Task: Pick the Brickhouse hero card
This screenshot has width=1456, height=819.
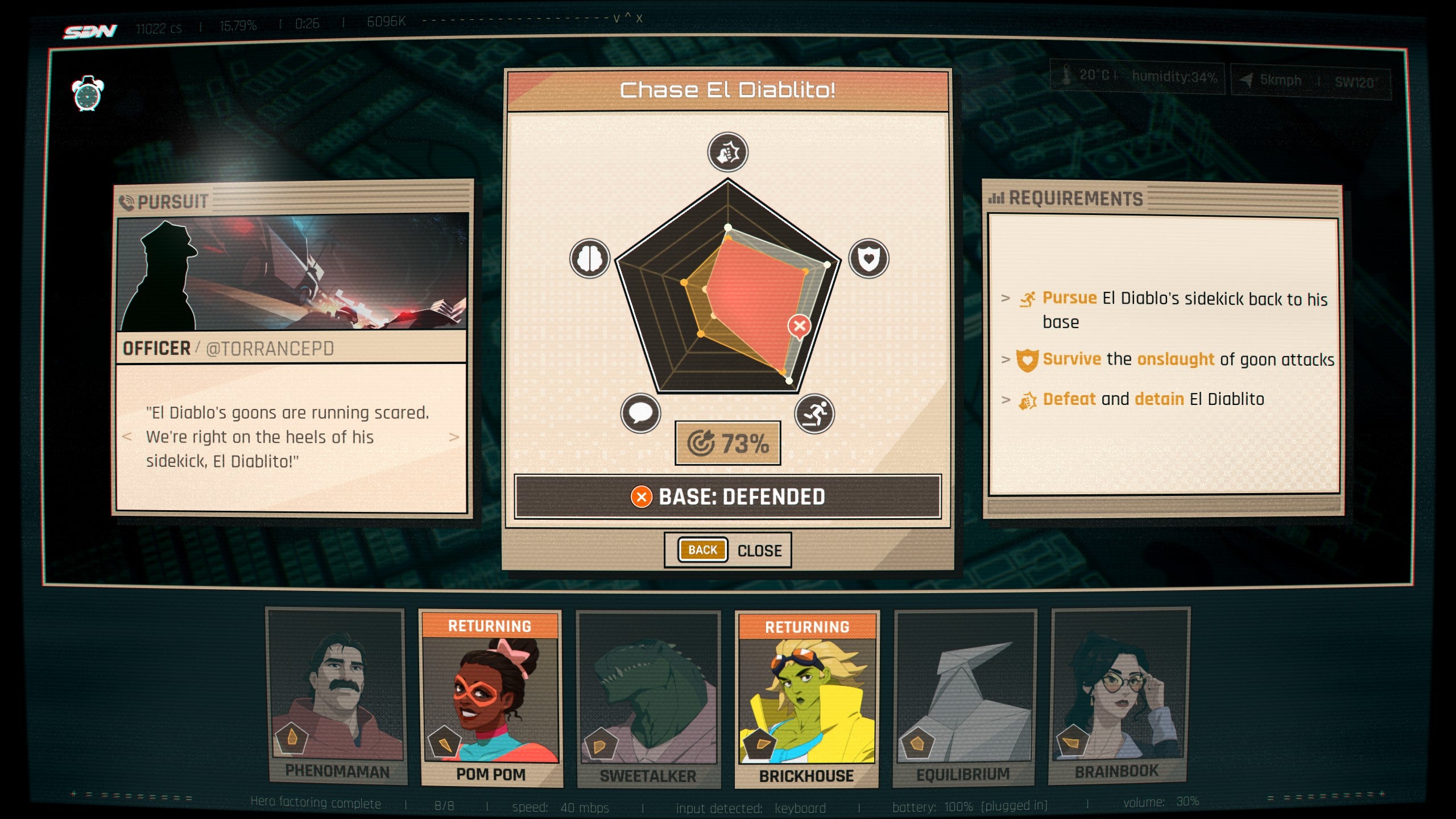Action: [806, 698]
